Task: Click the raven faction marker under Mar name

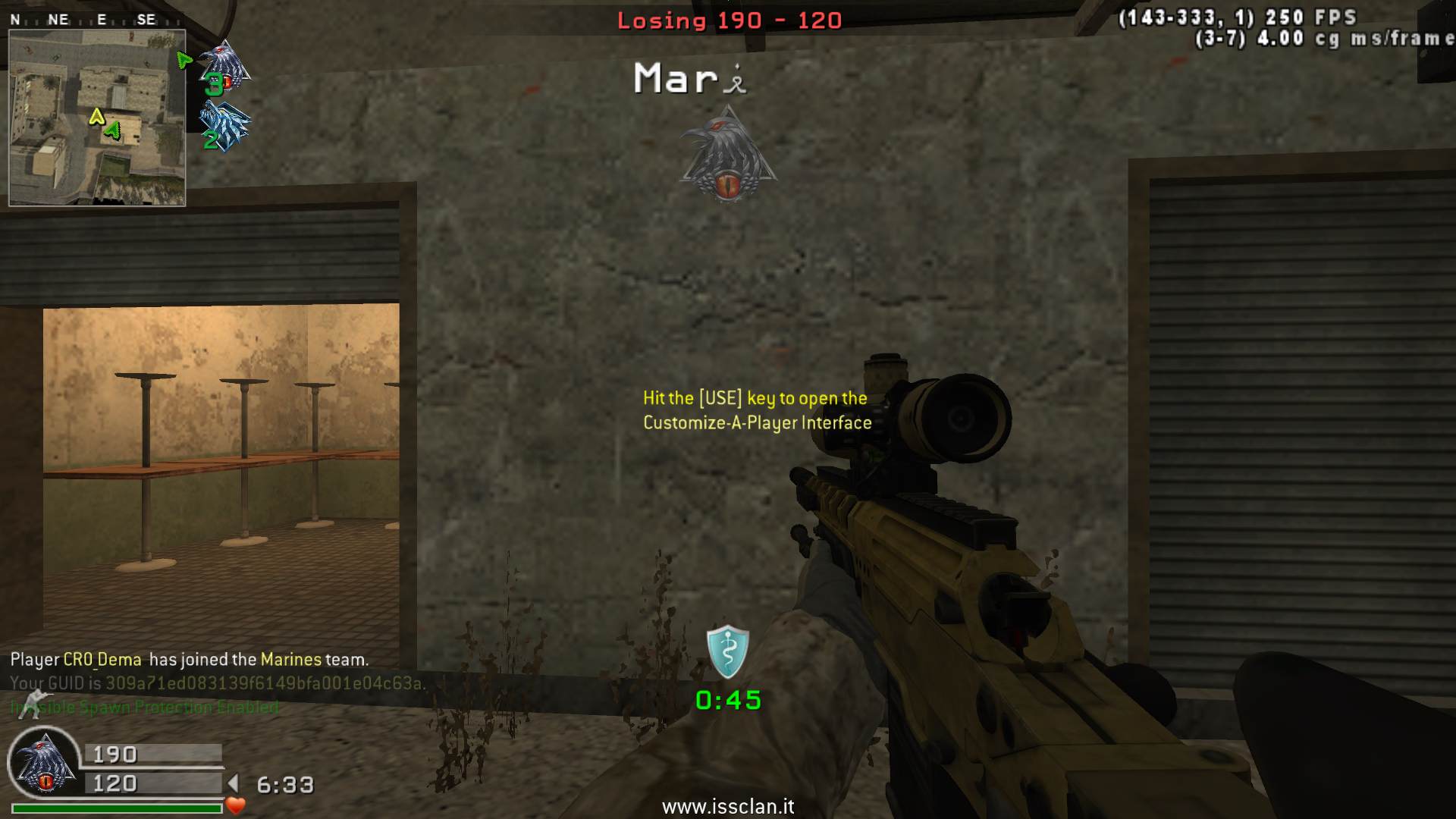Action: tap(729, 154)
